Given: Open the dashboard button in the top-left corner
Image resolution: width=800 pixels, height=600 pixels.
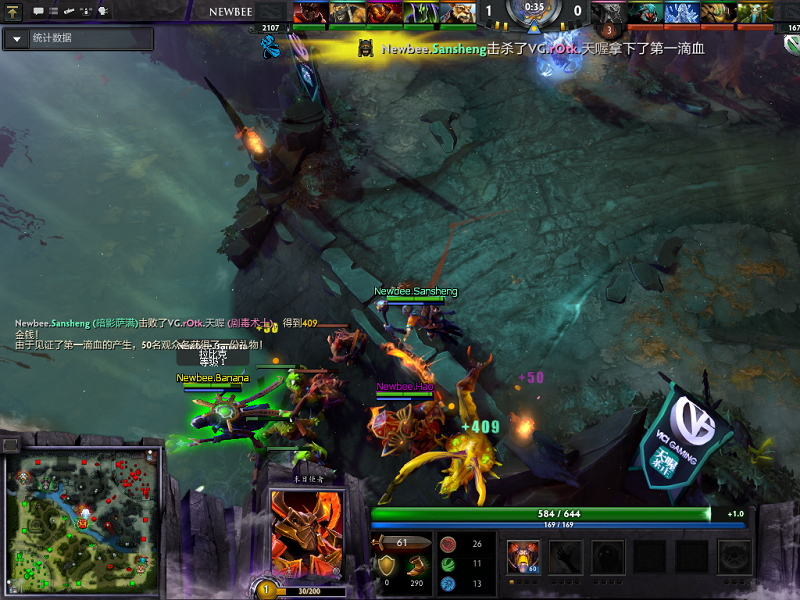Looking at the screenshot, I should point(13,11).
